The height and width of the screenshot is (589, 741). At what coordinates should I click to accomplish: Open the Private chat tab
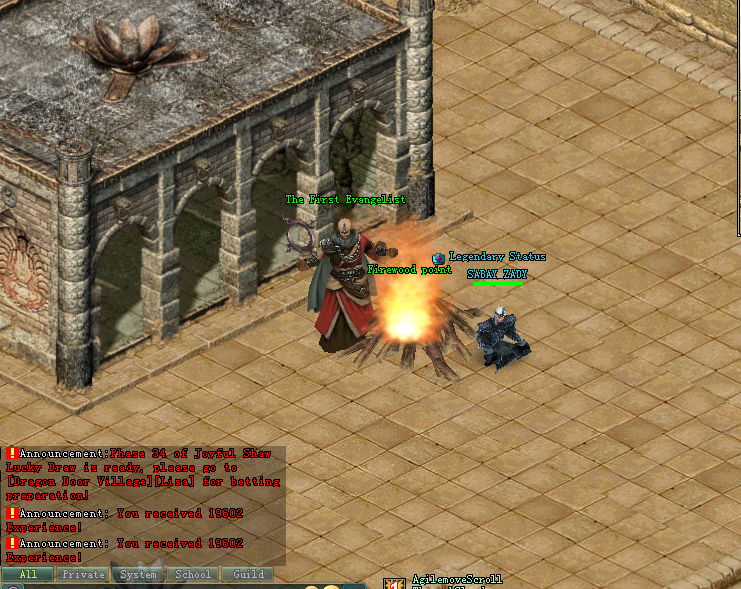click(83, 575)
